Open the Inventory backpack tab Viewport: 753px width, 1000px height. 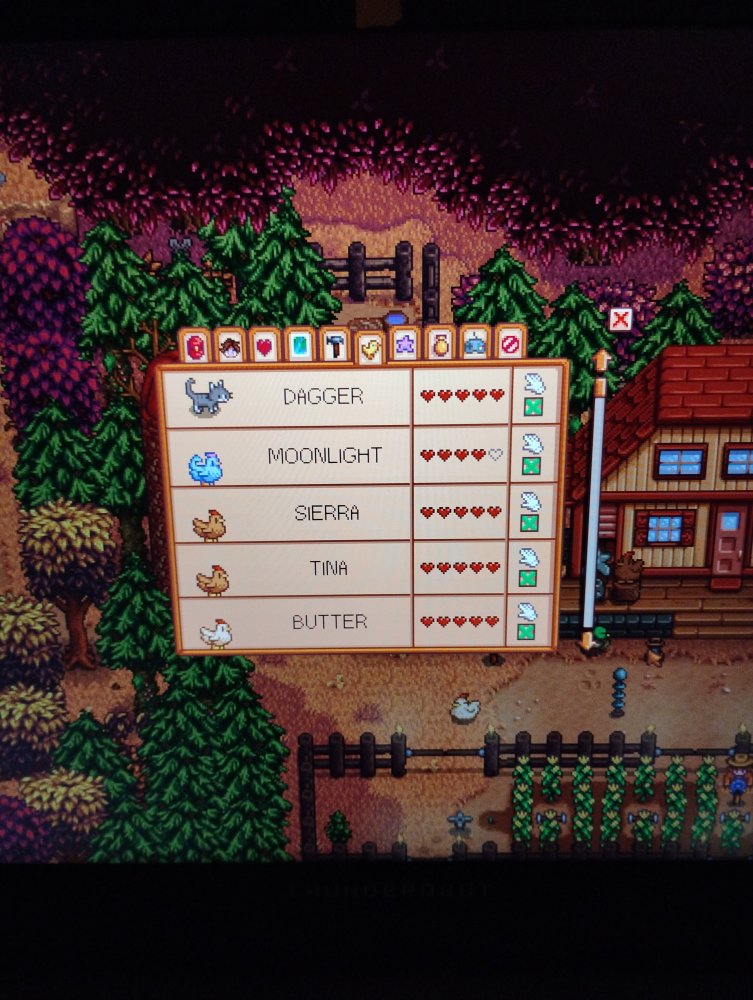pyautogui.click(x=195, y=346)
